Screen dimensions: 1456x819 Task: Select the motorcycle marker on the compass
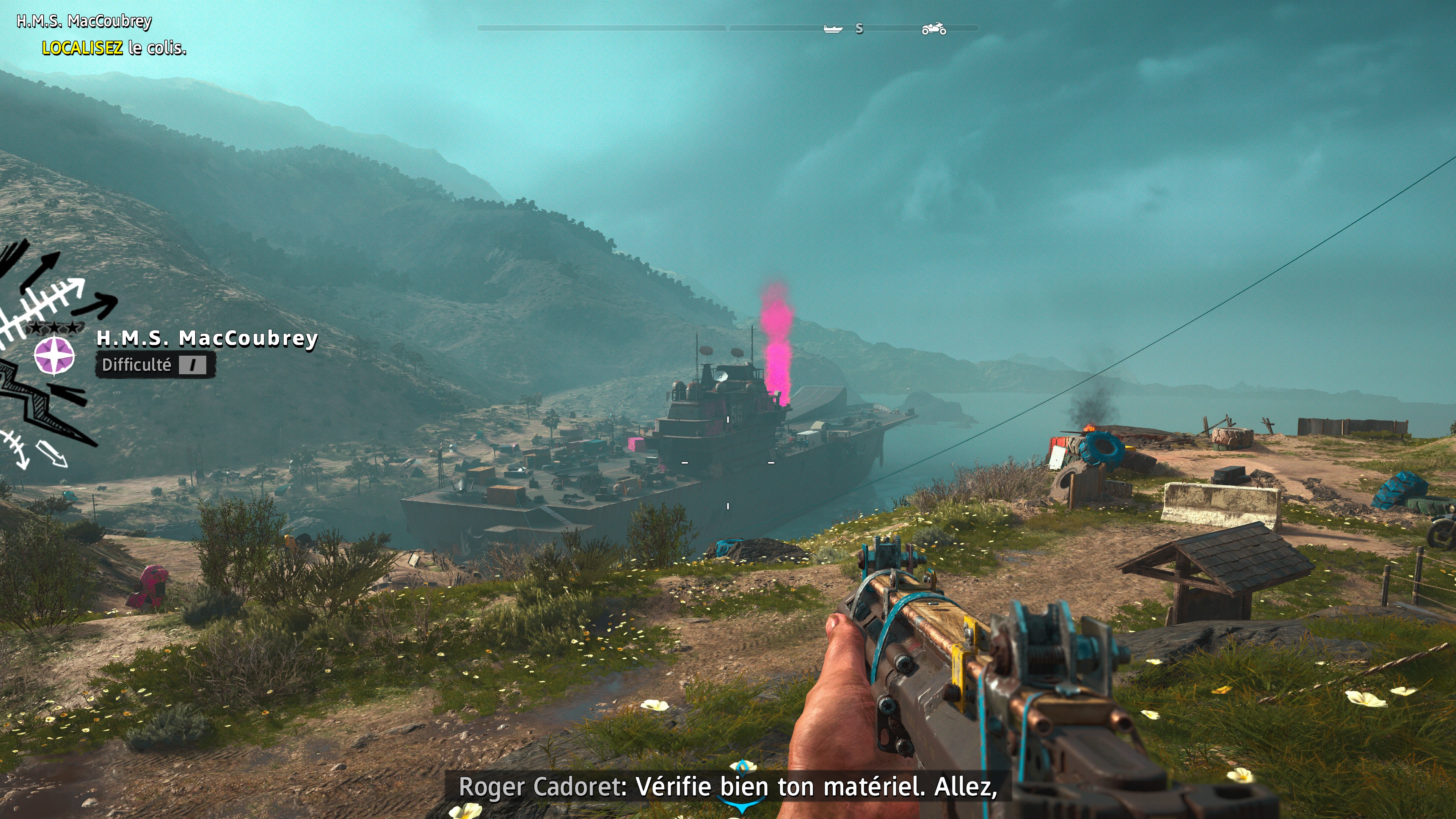pyautogui.click(x=934, y=28)
